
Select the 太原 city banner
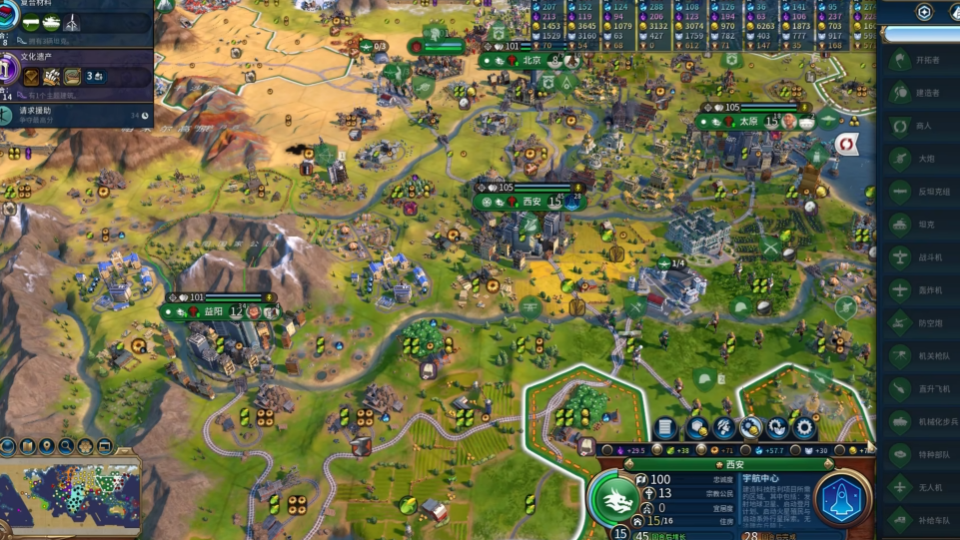(x=749, y=122)
